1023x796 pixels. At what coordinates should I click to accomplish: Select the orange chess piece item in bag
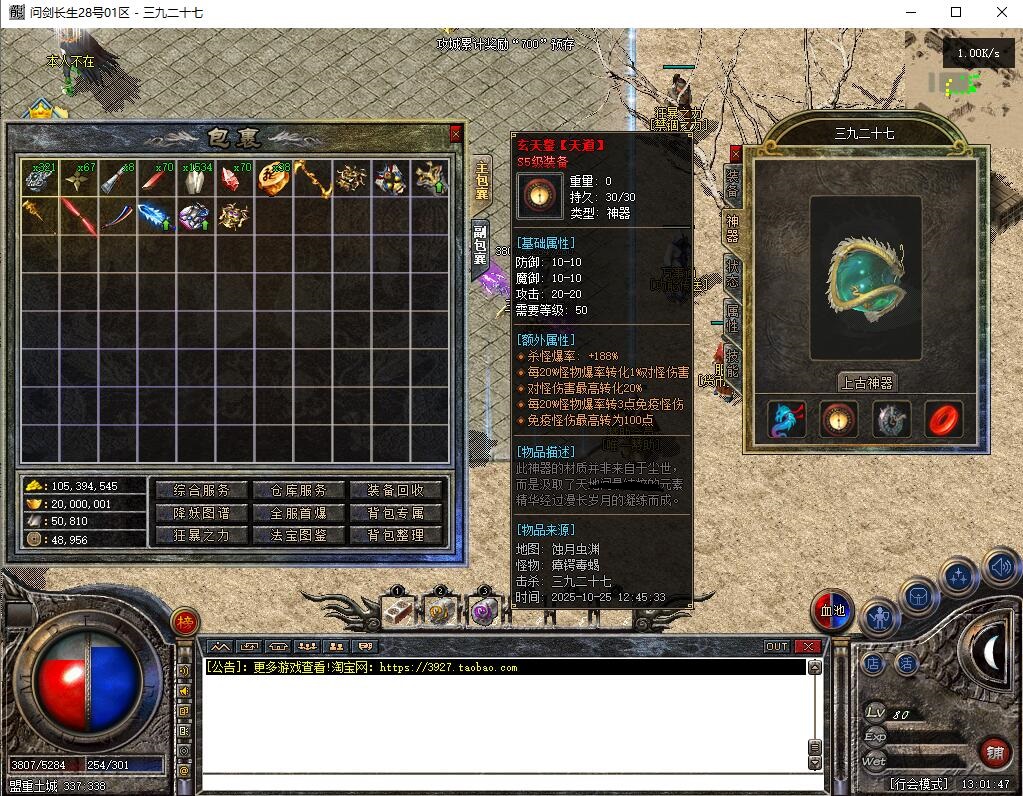tap(272, 178)
